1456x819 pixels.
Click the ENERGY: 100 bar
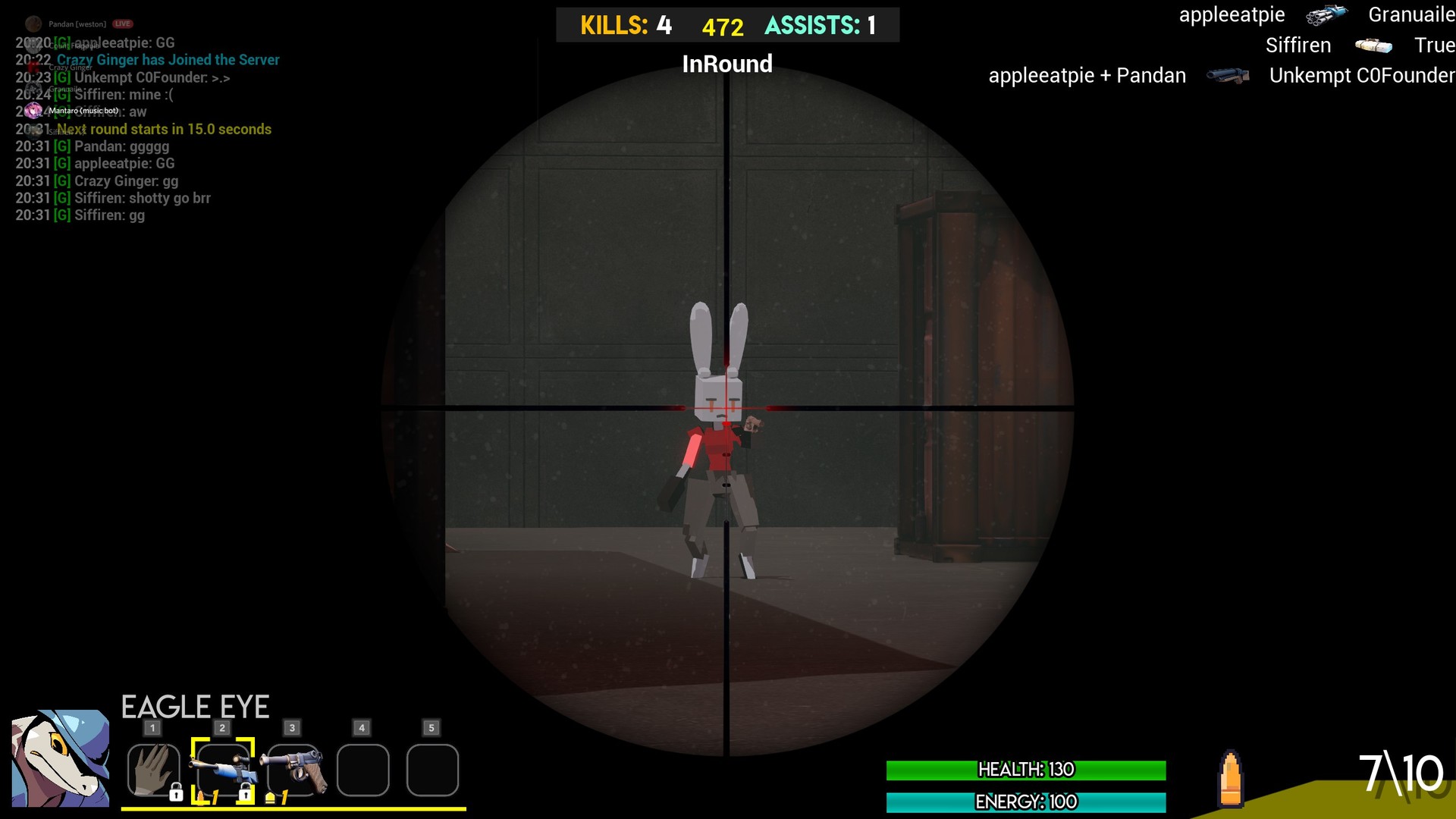point(1025,802)
